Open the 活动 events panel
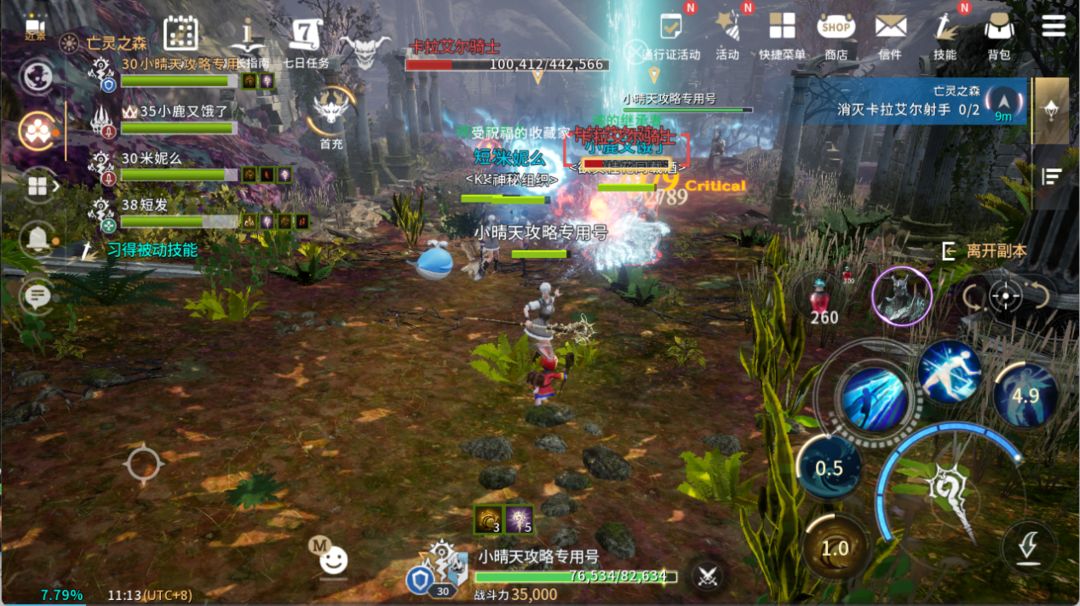 (x=727, y=34)
